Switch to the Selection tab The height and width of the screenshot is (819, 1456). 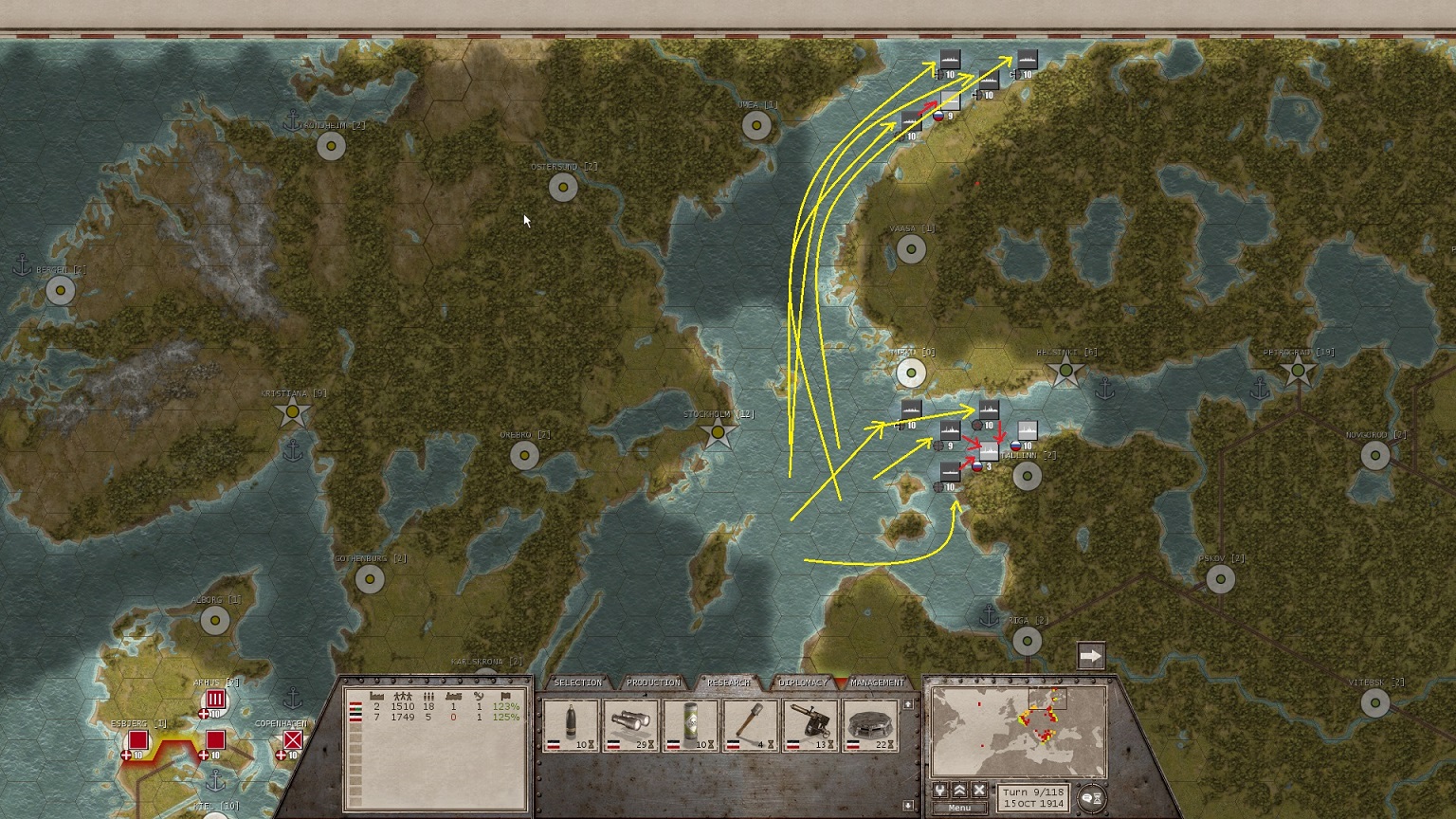coord(577,682)
